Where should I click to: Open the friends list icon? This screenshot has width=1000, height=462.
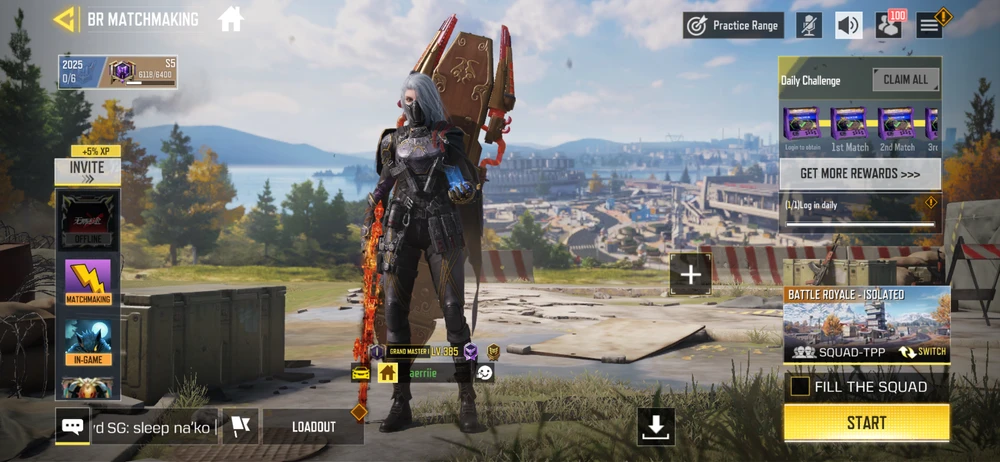888,25
